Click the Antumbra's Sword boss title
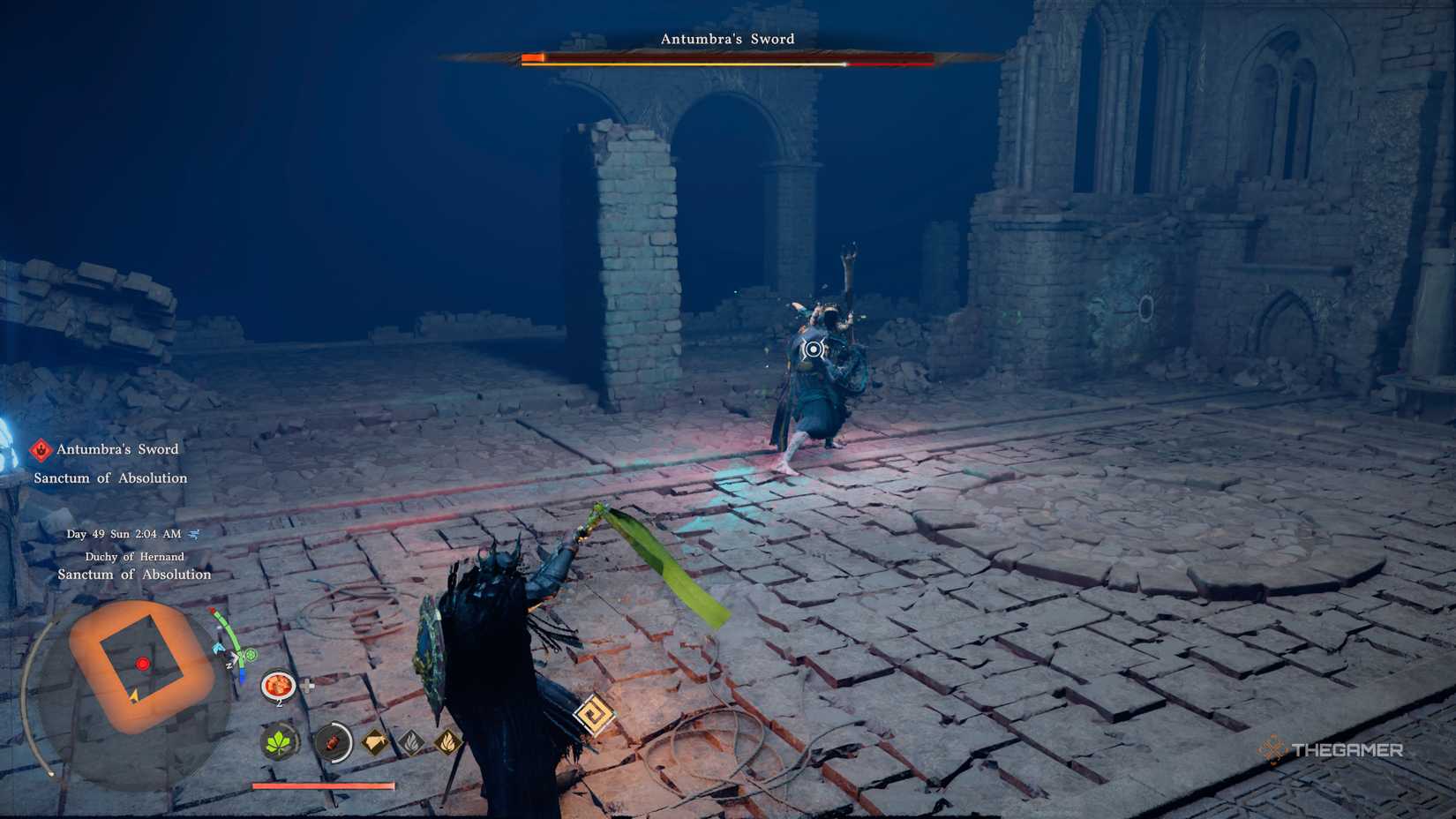 pos(727,38)
